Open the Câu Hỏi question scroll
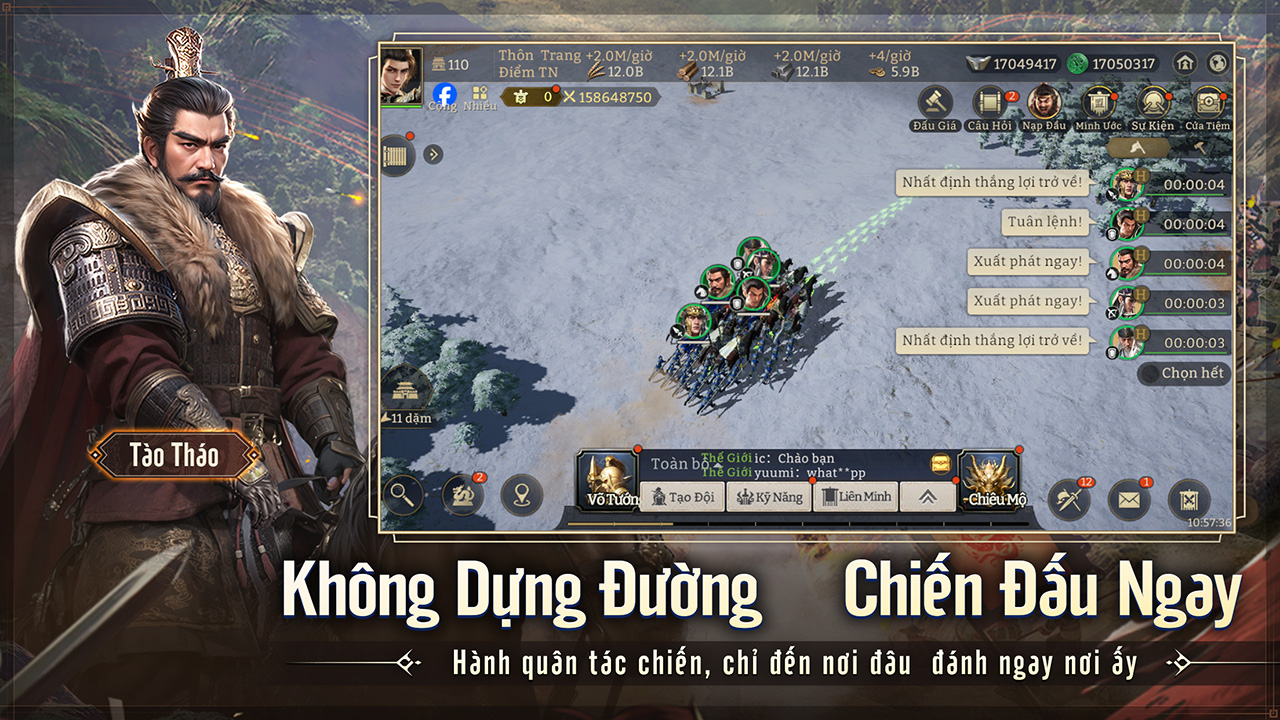Viewport: 1280px width, 720px height. pos(989,102)
